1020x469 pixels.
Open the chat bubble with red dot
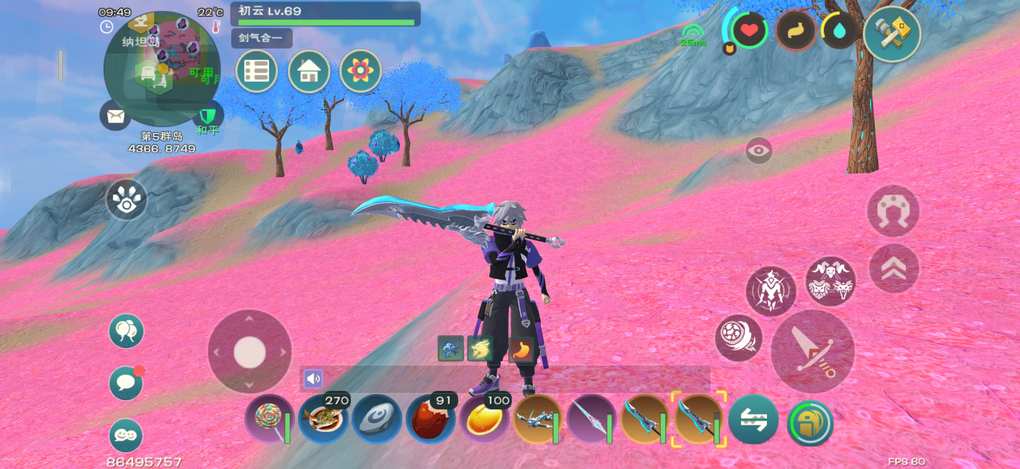point(126,382)
